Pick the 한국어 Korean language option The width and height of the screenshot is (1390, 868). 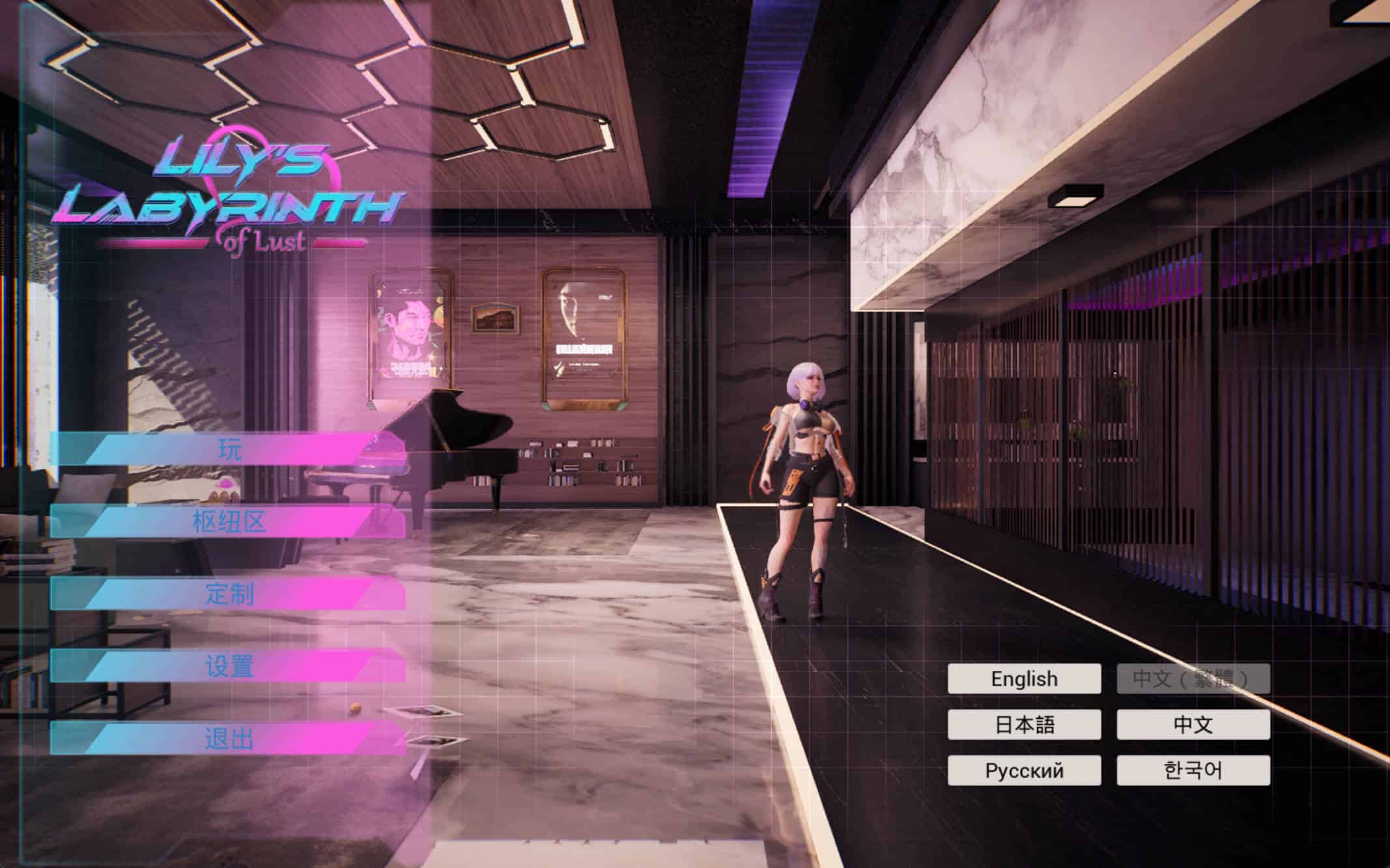[x=1193, y=770]
